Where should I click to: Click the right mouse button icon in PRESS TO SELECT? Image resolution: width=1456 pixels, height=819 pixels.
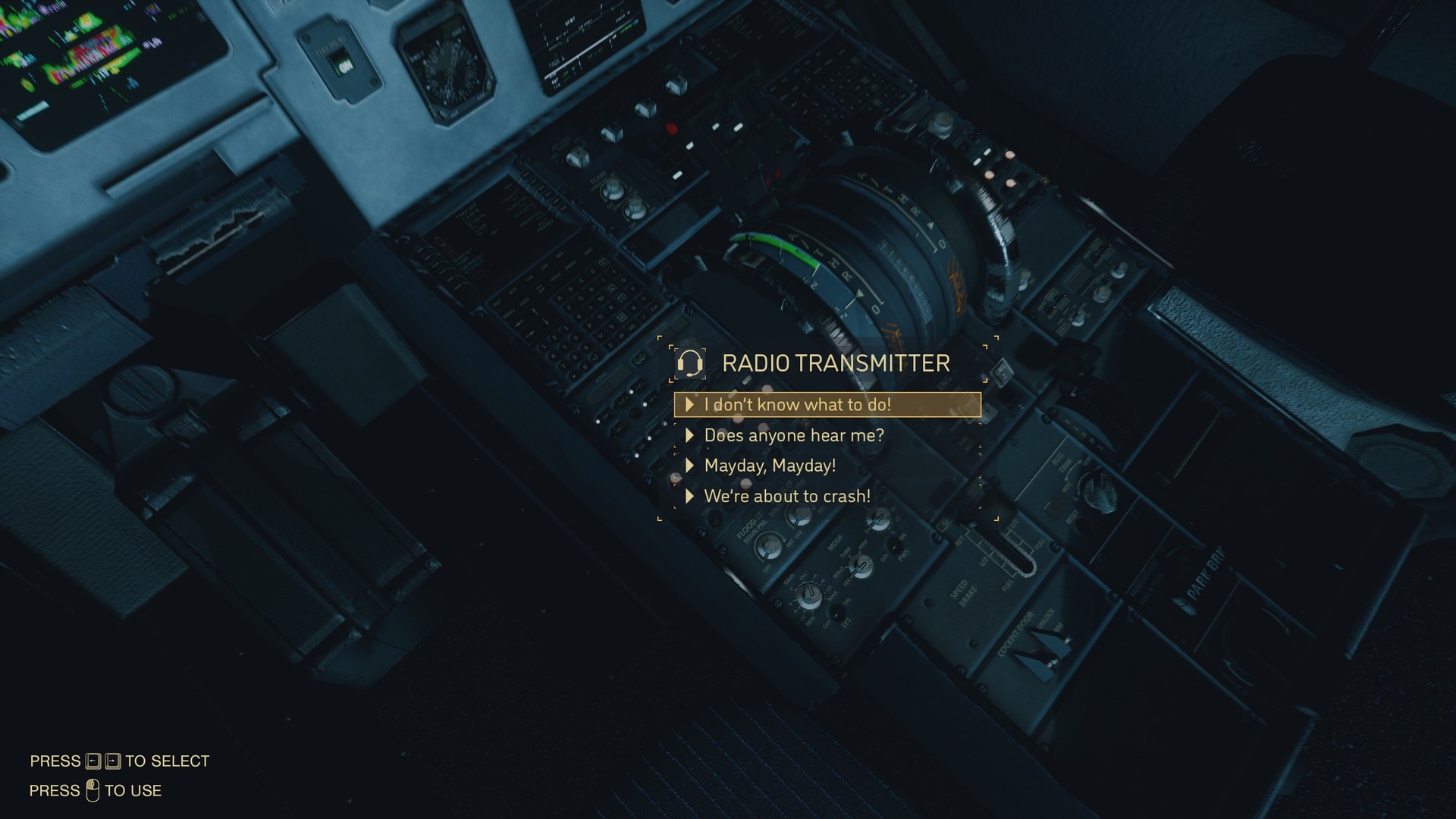pos(113,761)
